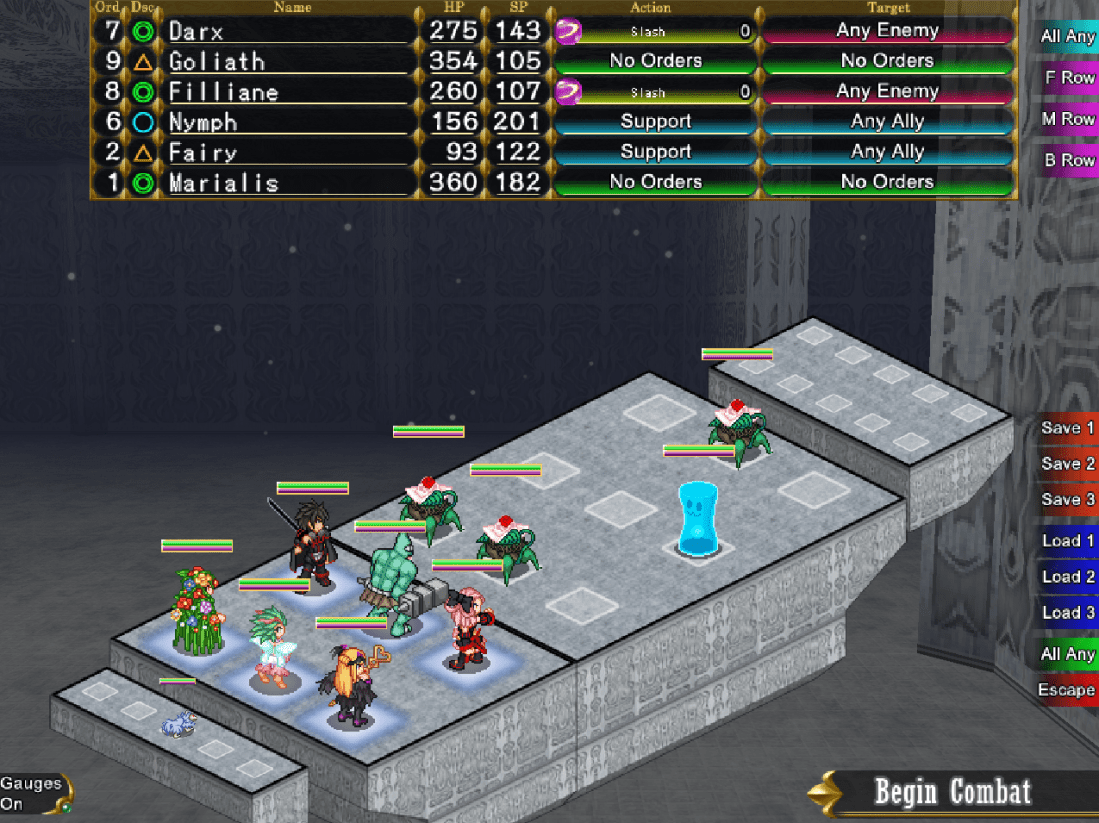Start the battle with Begin Combat
The width and height of the screenshot is (1099, 823).
tap(951, 793)
